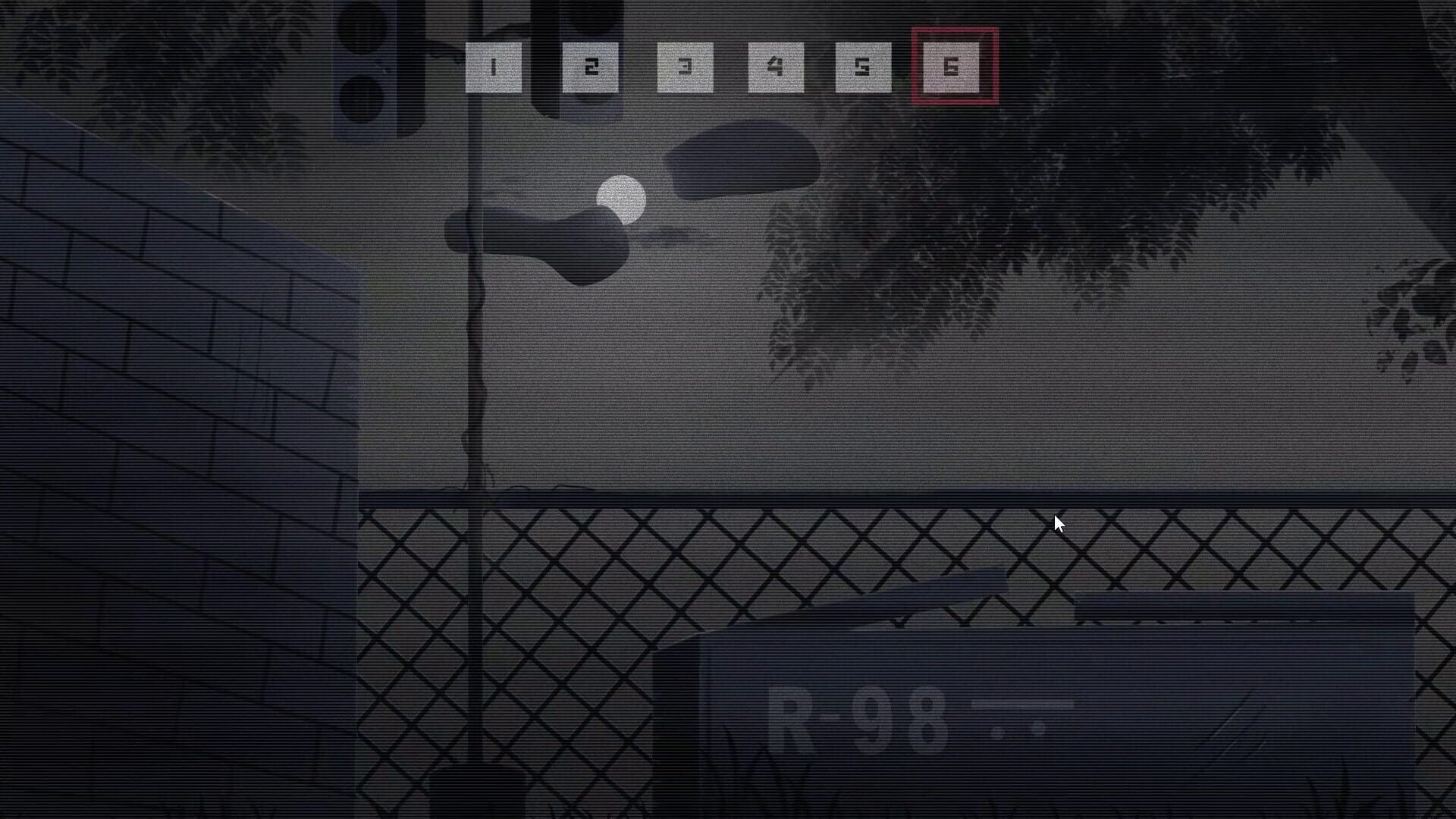
Task: Open camera 5 feed
Action: point(865,67)
